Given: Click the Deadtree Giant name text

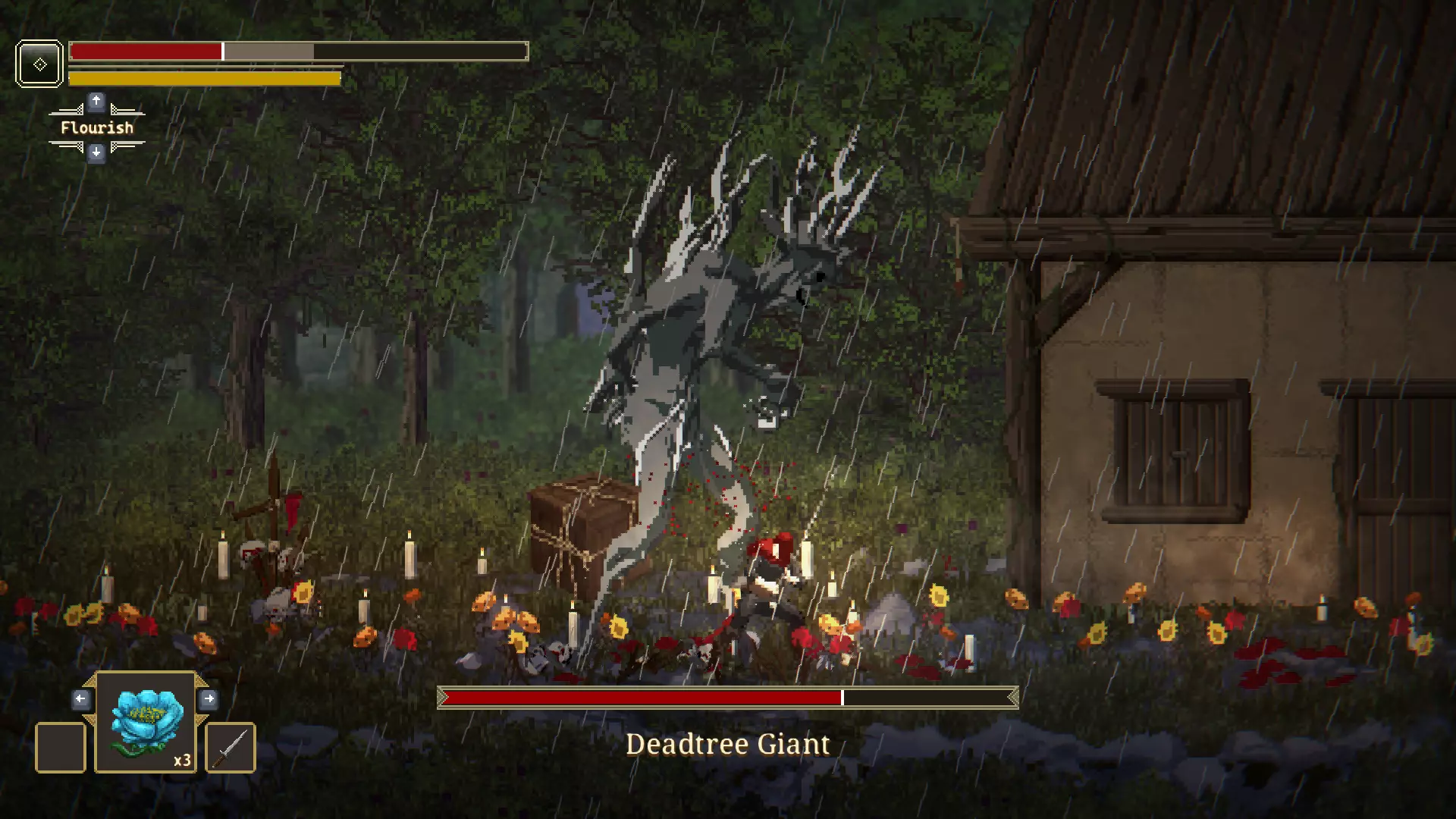Looking at the screenshot, I should tap(727, 744).
